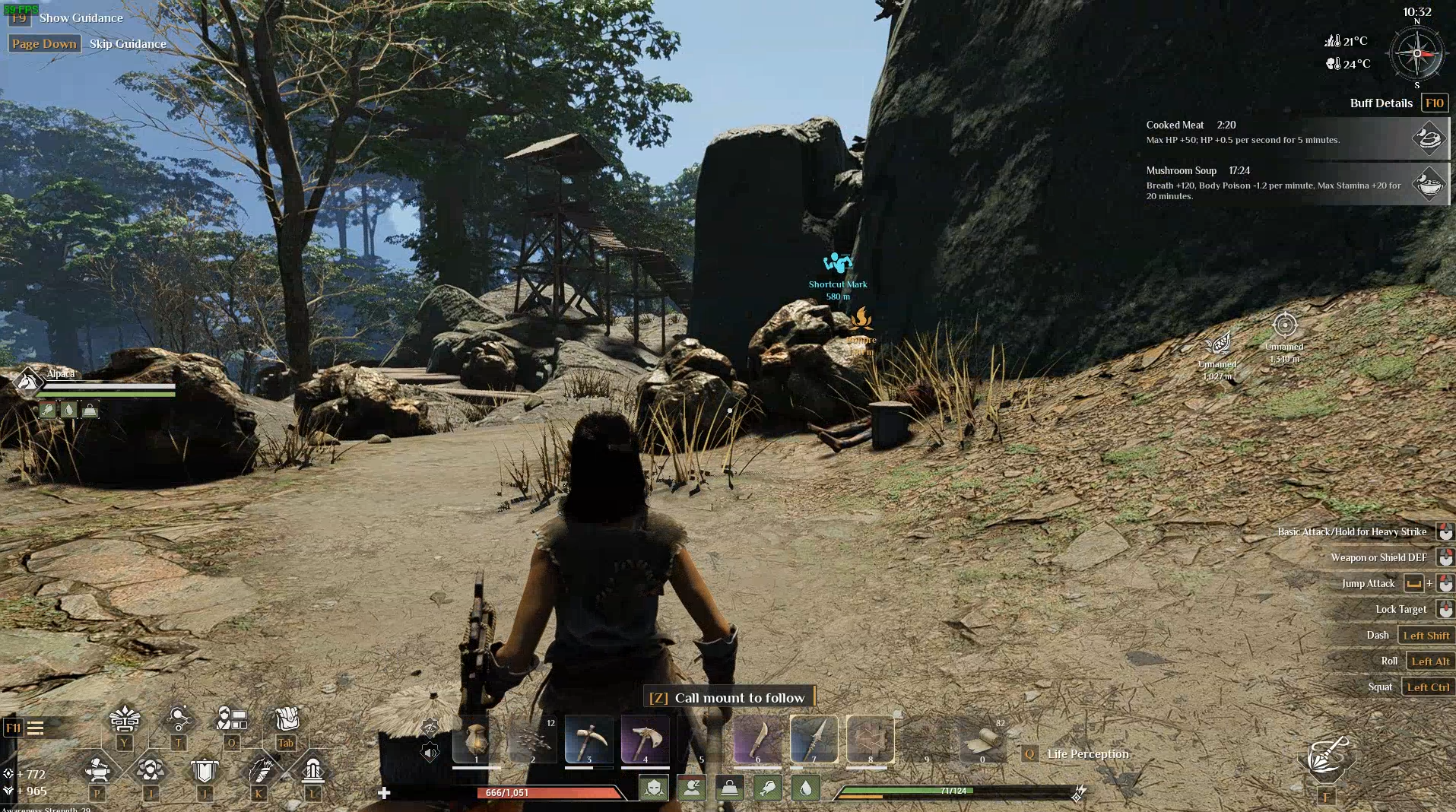
Task: Select the pickaxe in hotbar slot 3
Action: pos(588,738)
